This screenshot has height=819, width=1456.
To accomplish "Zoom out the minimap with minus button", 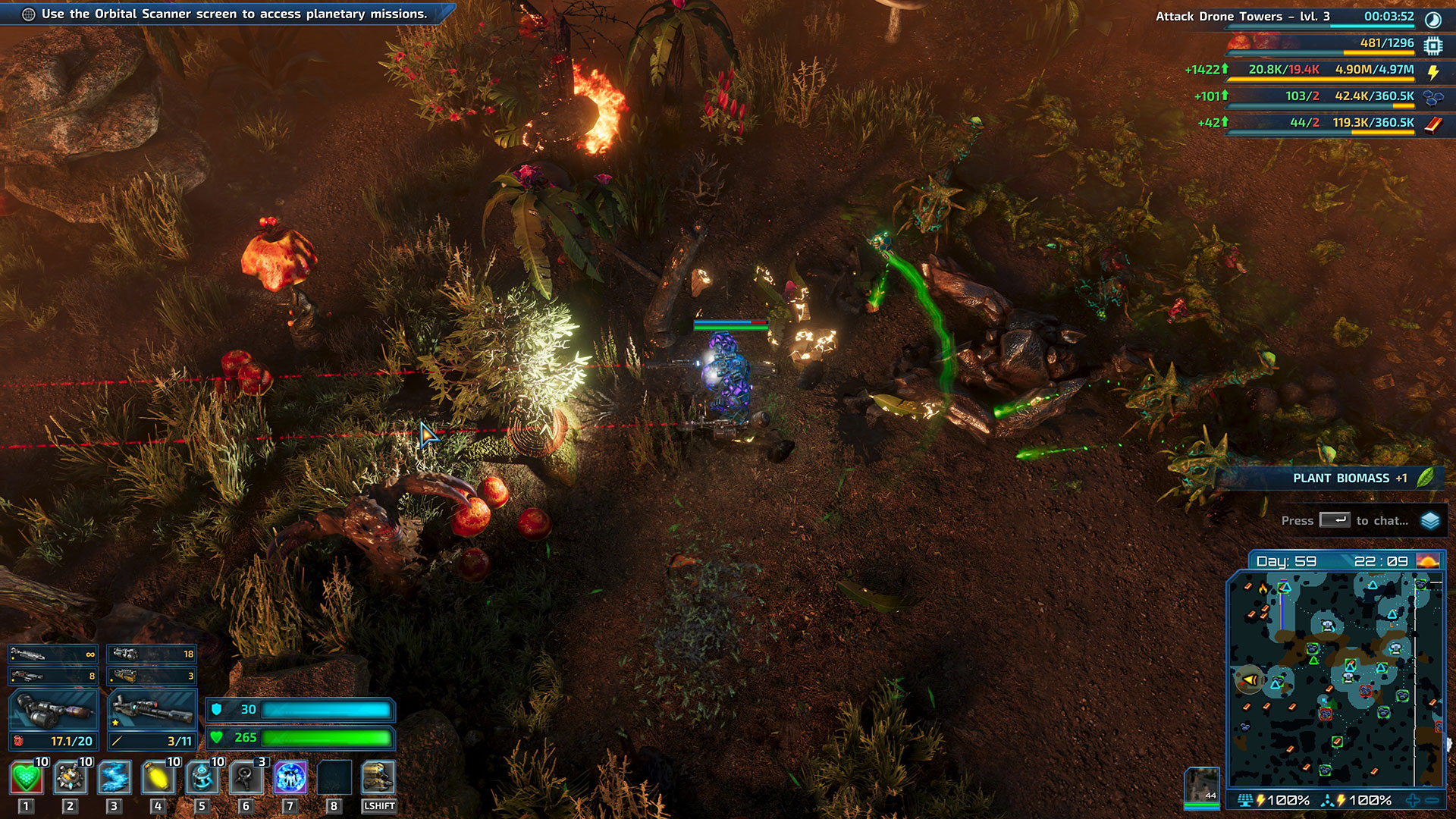I will [1432, 800].
